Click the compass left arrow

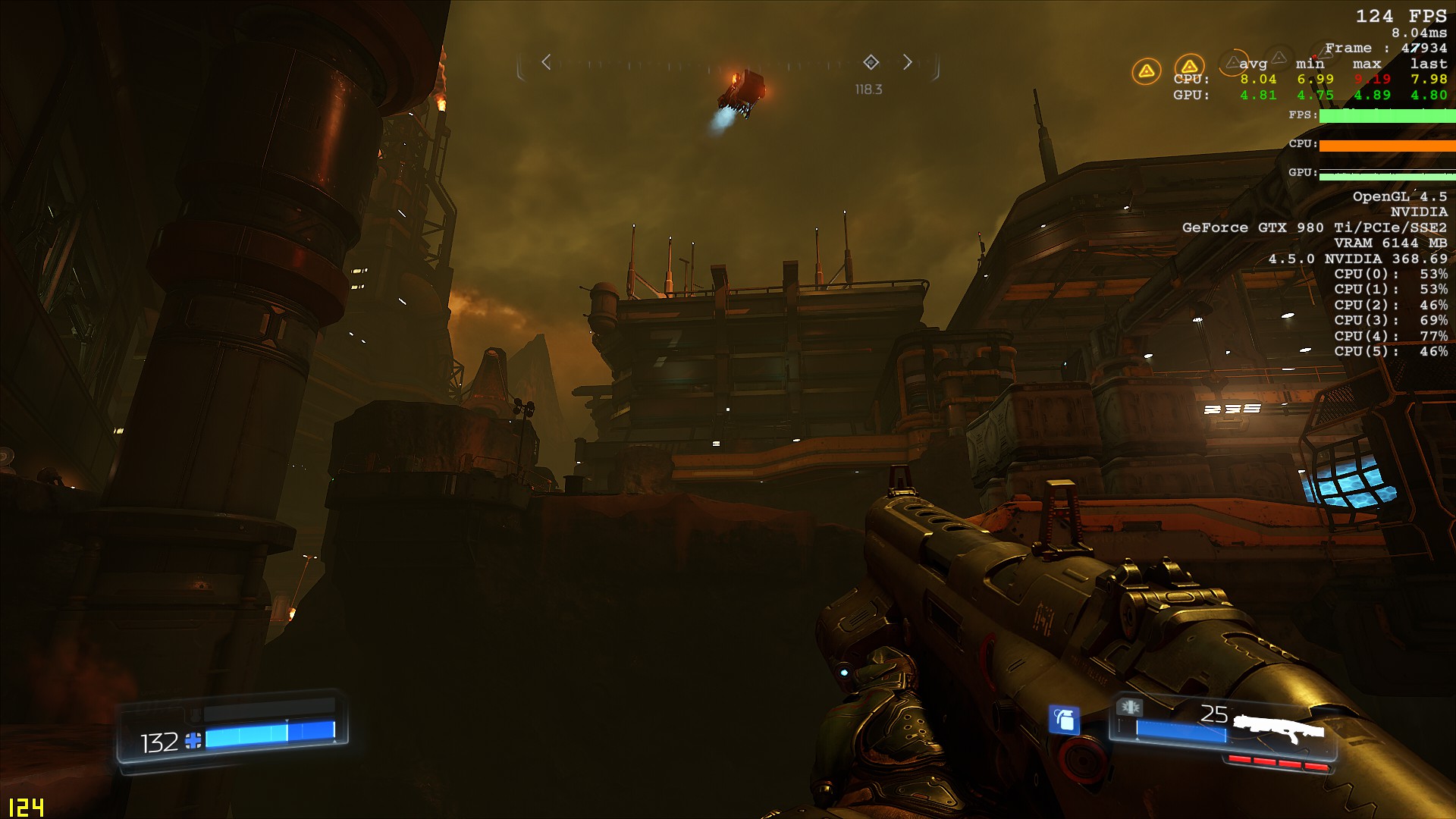click(x=546, y=62)
